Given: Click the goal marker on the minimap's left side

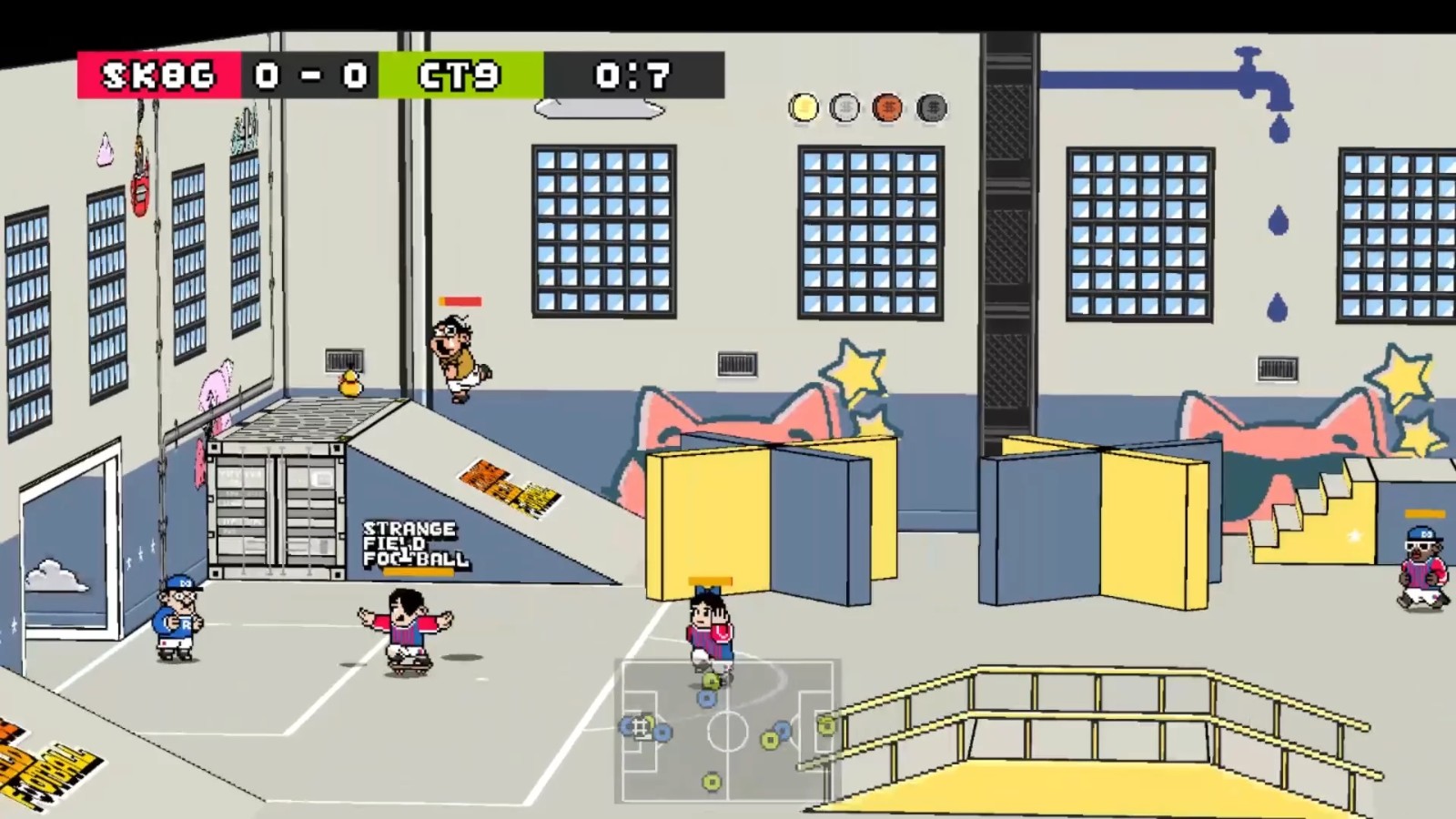Looking at the screenshot, I should (640, 728).
